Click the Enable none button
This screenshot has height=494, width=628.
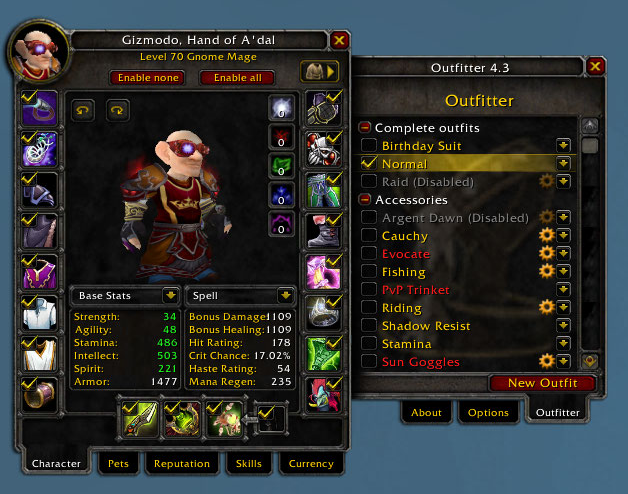tap(147, 77)
